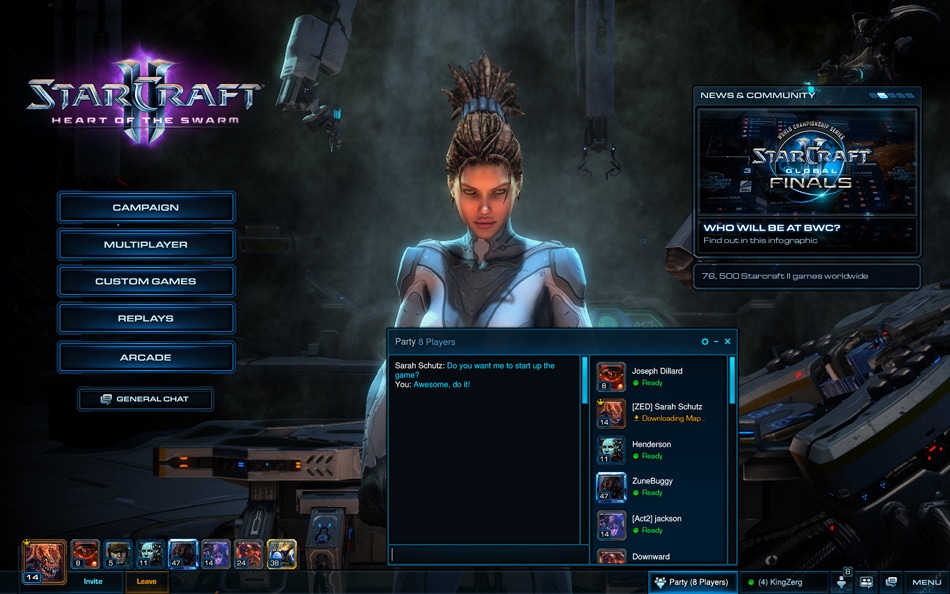Go to Custom Games
Image resolution: width=950 pixels, height=594 pixels.
pyautogui.click(x=146, y=282)
